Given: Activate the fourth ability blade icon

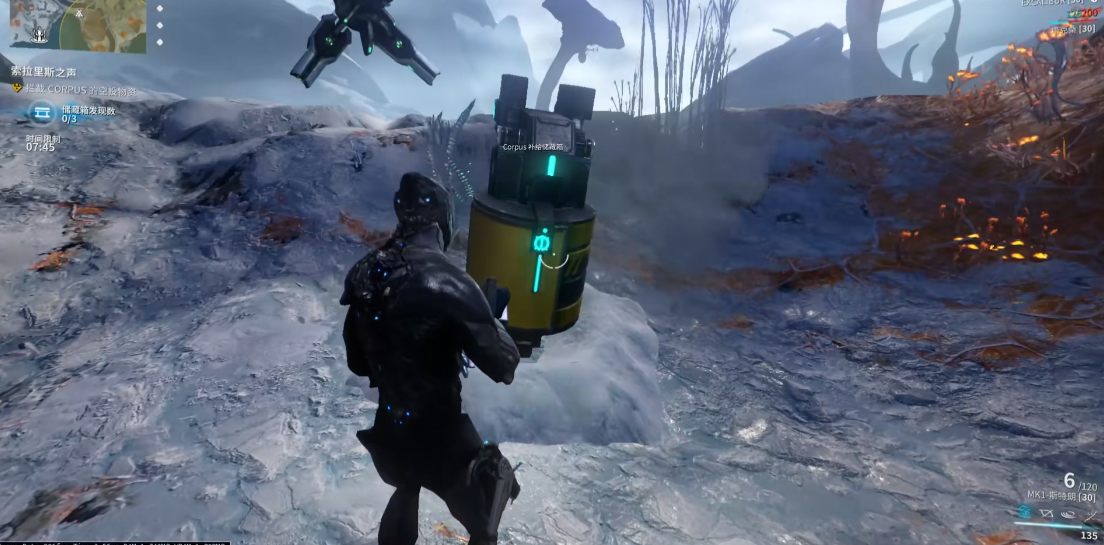Looking at the screenshot, I should [x=1090, y=513].
